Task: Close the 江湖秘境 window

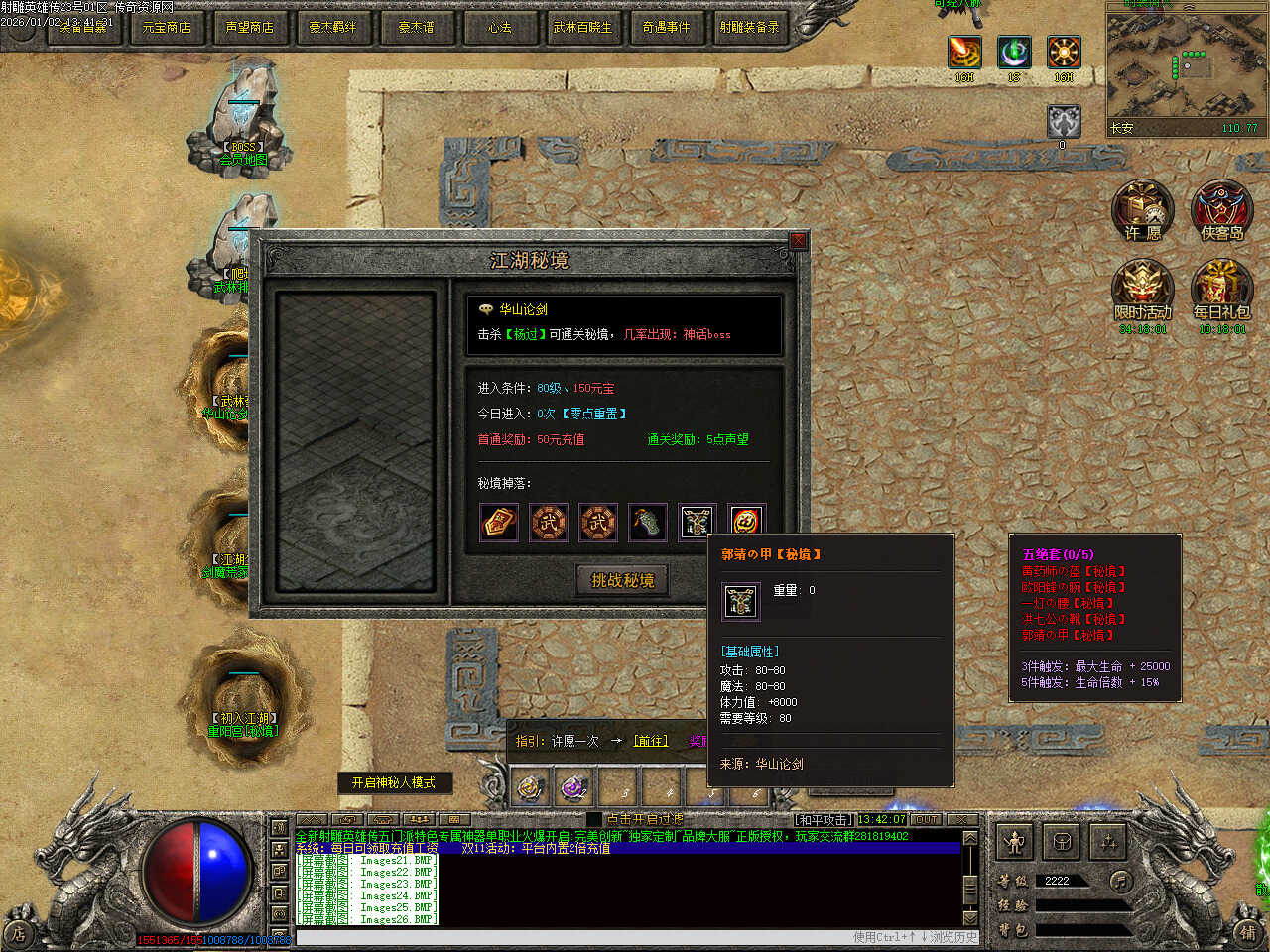Action: pyautogui.click(x=798, y=241)
